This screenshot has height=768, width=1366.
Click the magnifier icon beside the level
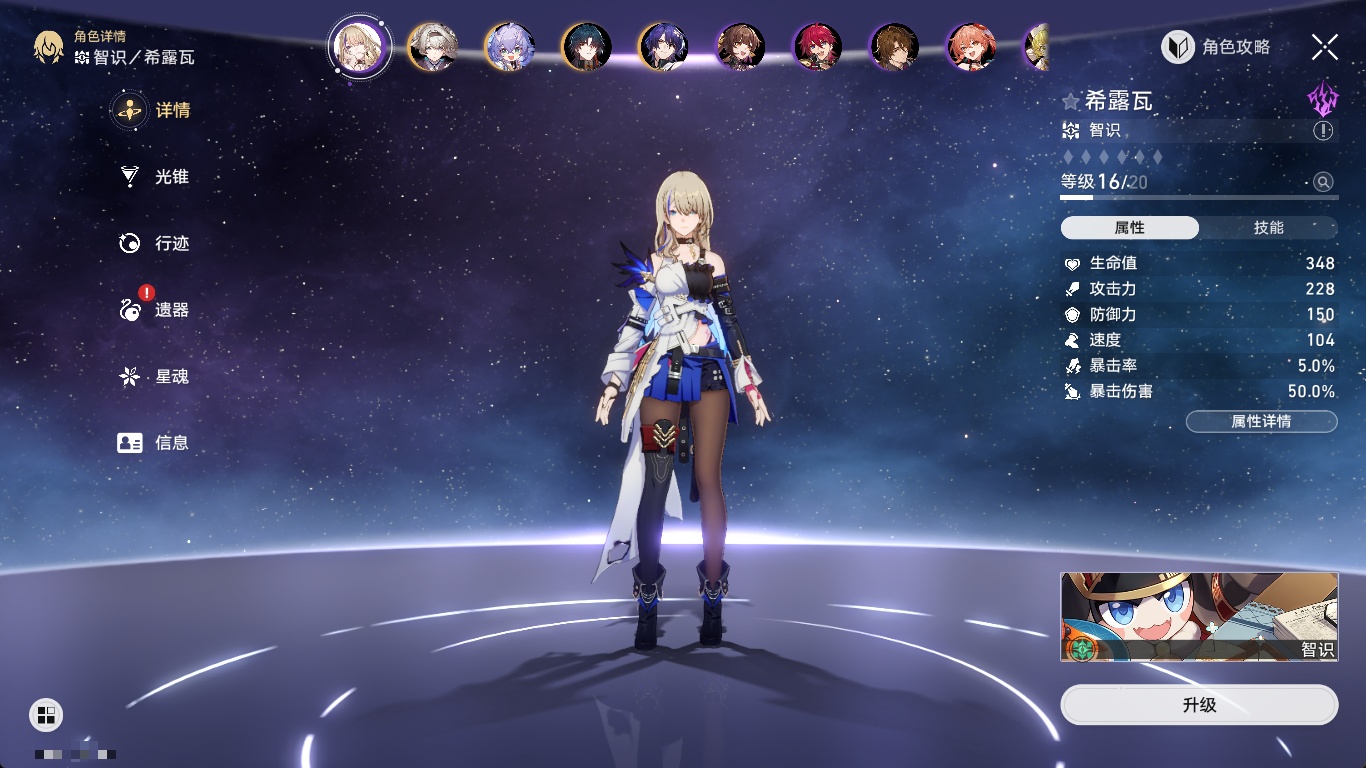click(x=1323, y=182)
